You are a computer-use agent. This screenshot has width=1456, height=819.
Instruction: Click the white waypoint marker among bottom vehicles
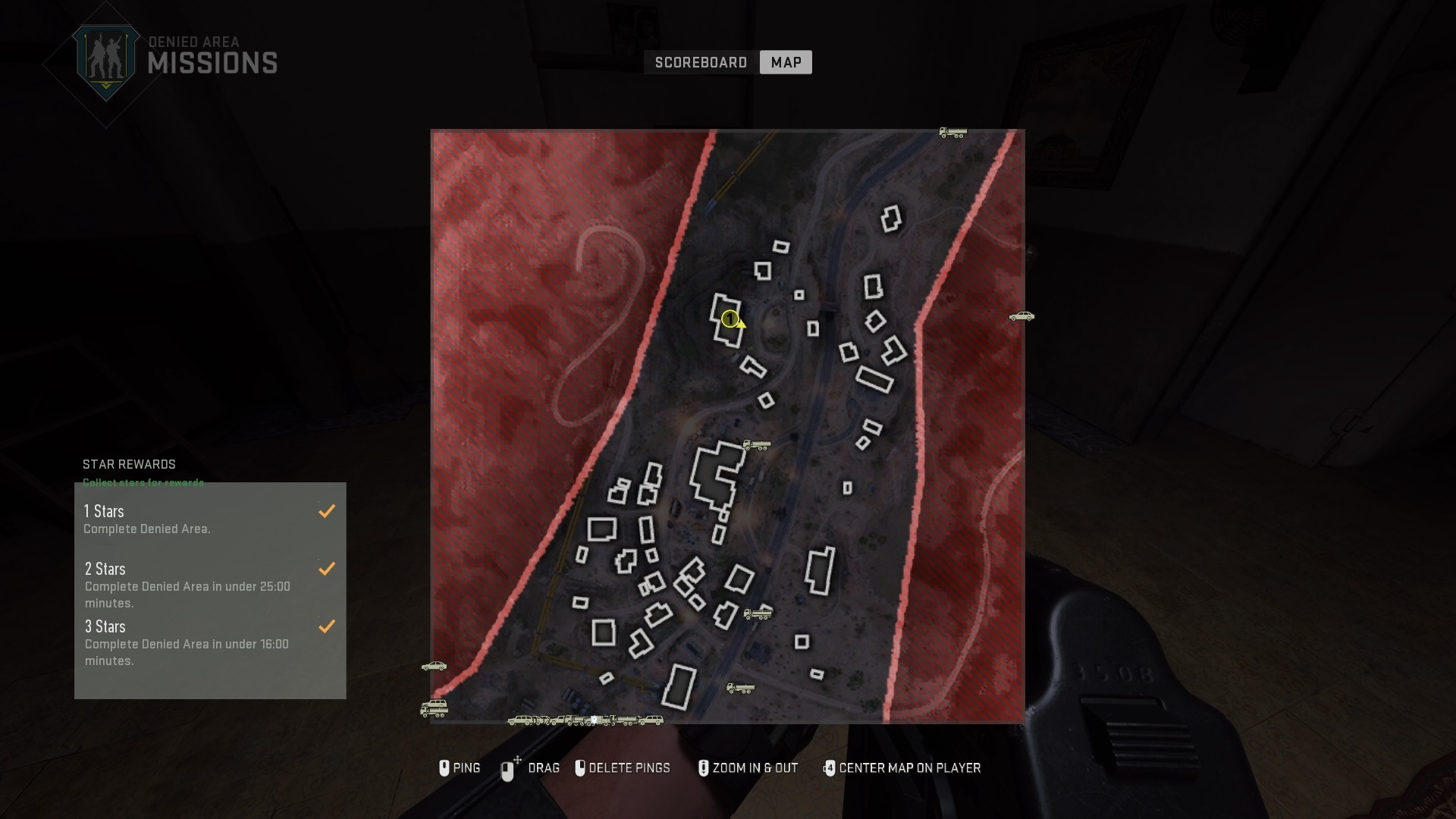[594, 720]
